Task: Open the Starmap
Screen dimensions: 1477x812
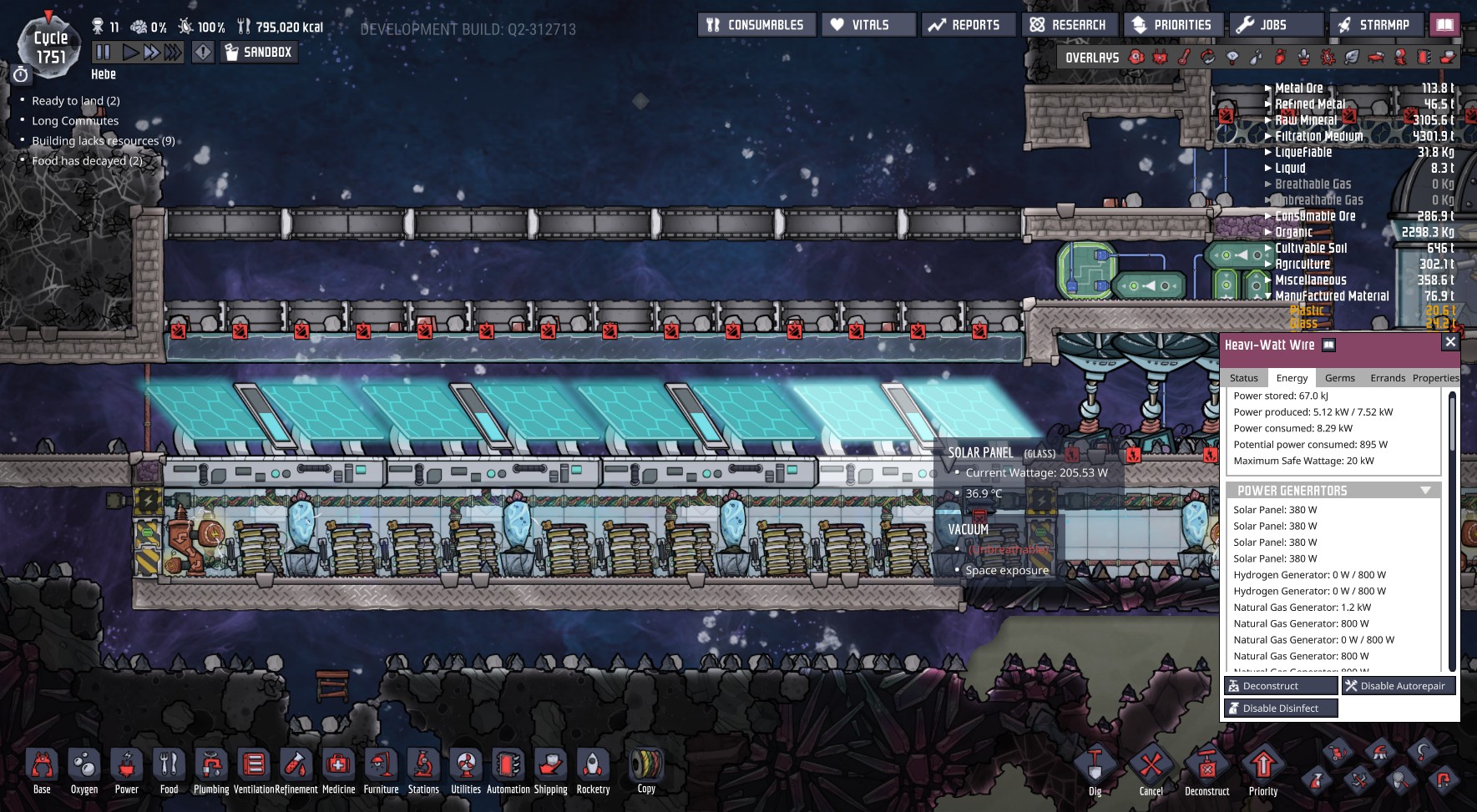Action: (1375, 25)
